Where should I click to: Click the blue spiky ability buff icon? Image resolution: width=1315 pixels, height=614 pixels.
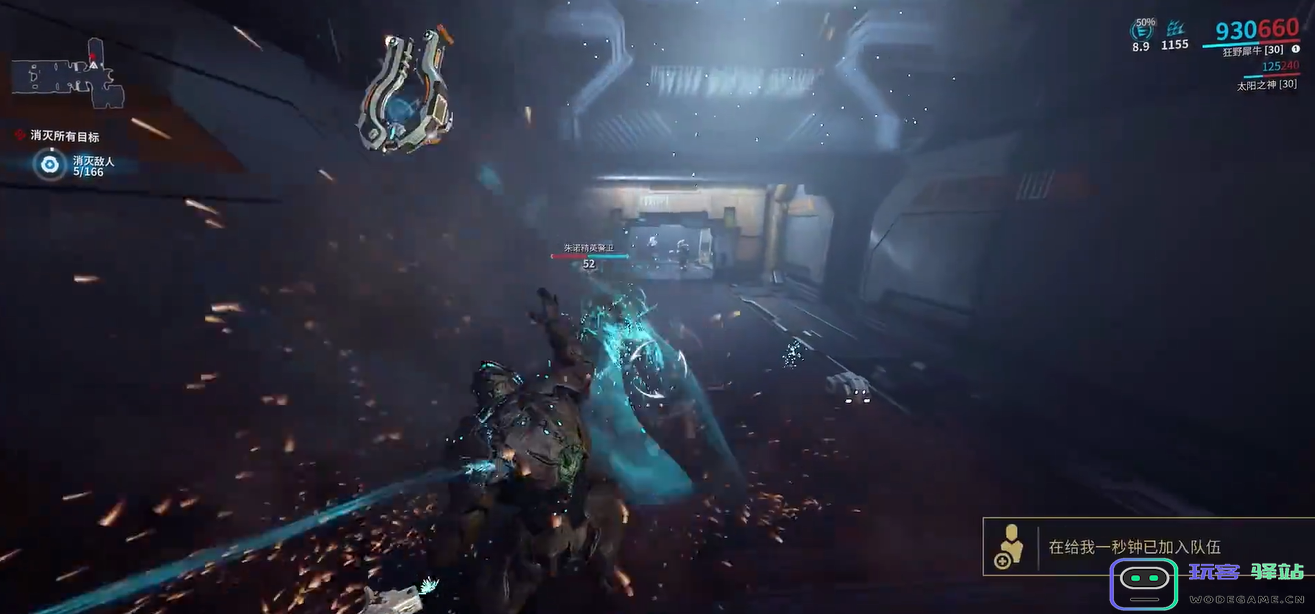coord(1175,29)
